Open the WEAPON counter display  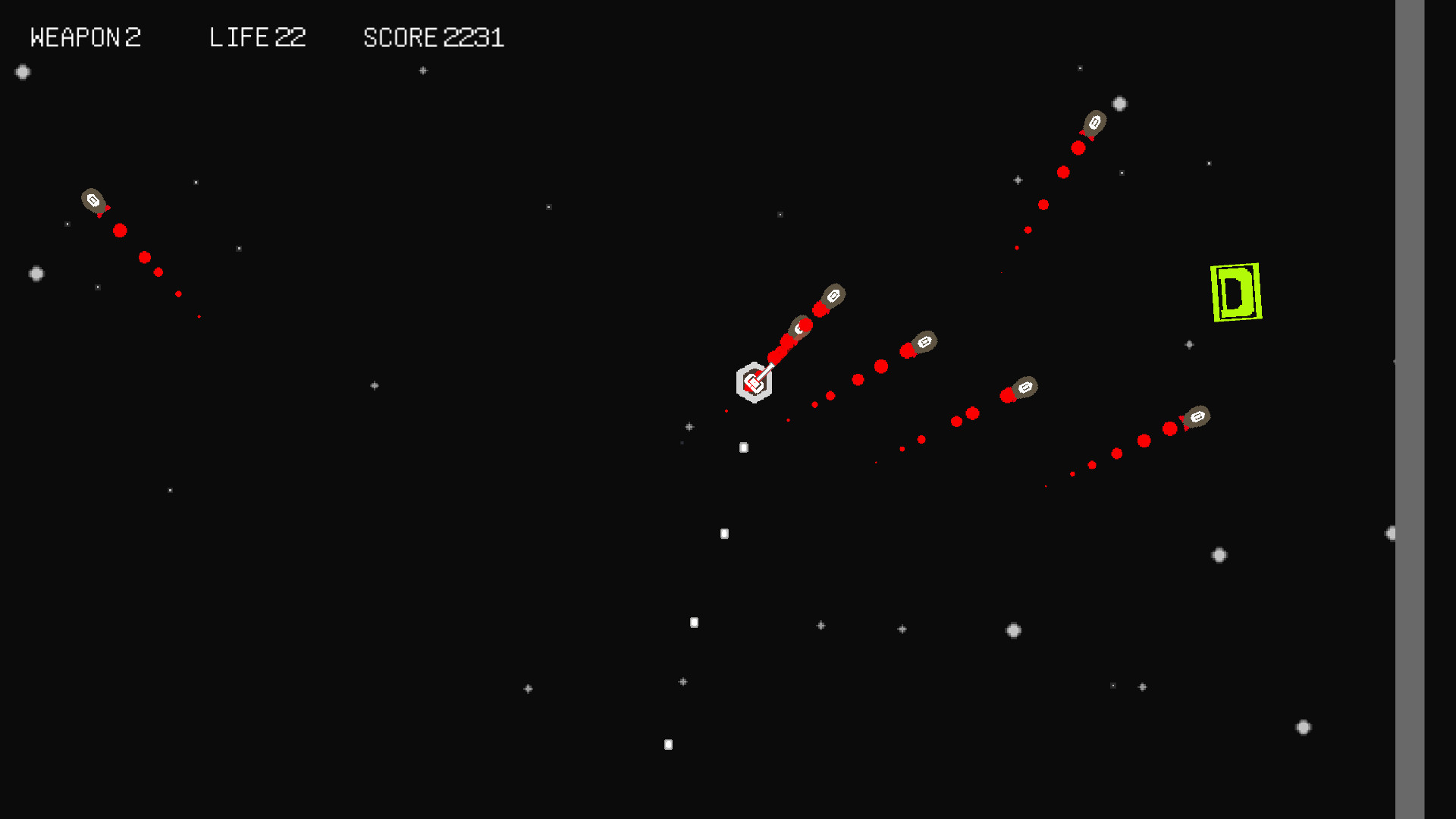[86, 37]
